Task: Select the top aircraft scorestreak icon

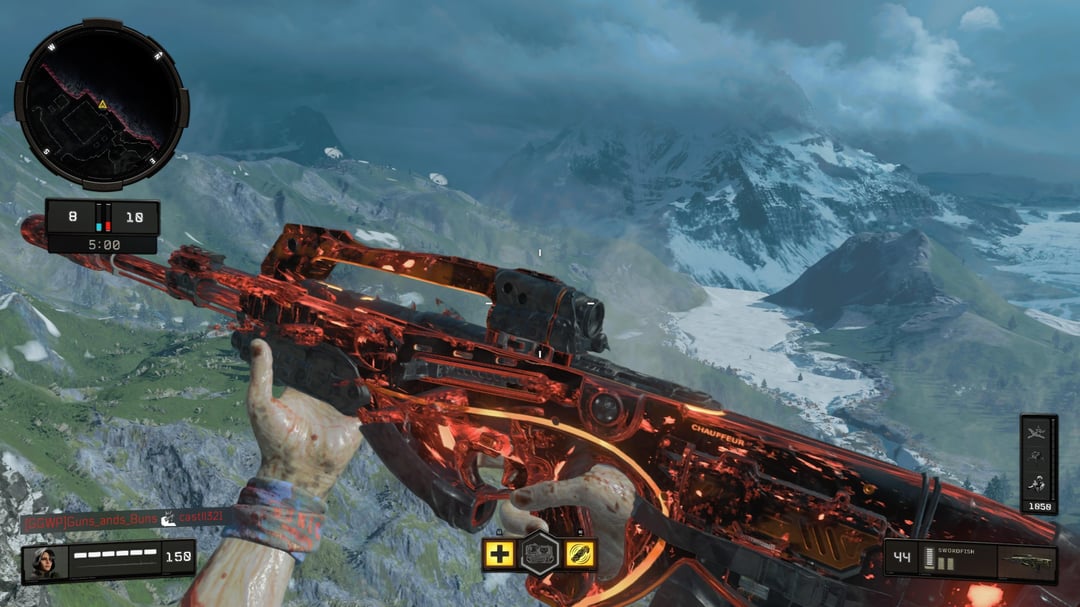Action: click(x=1038, y=432)
